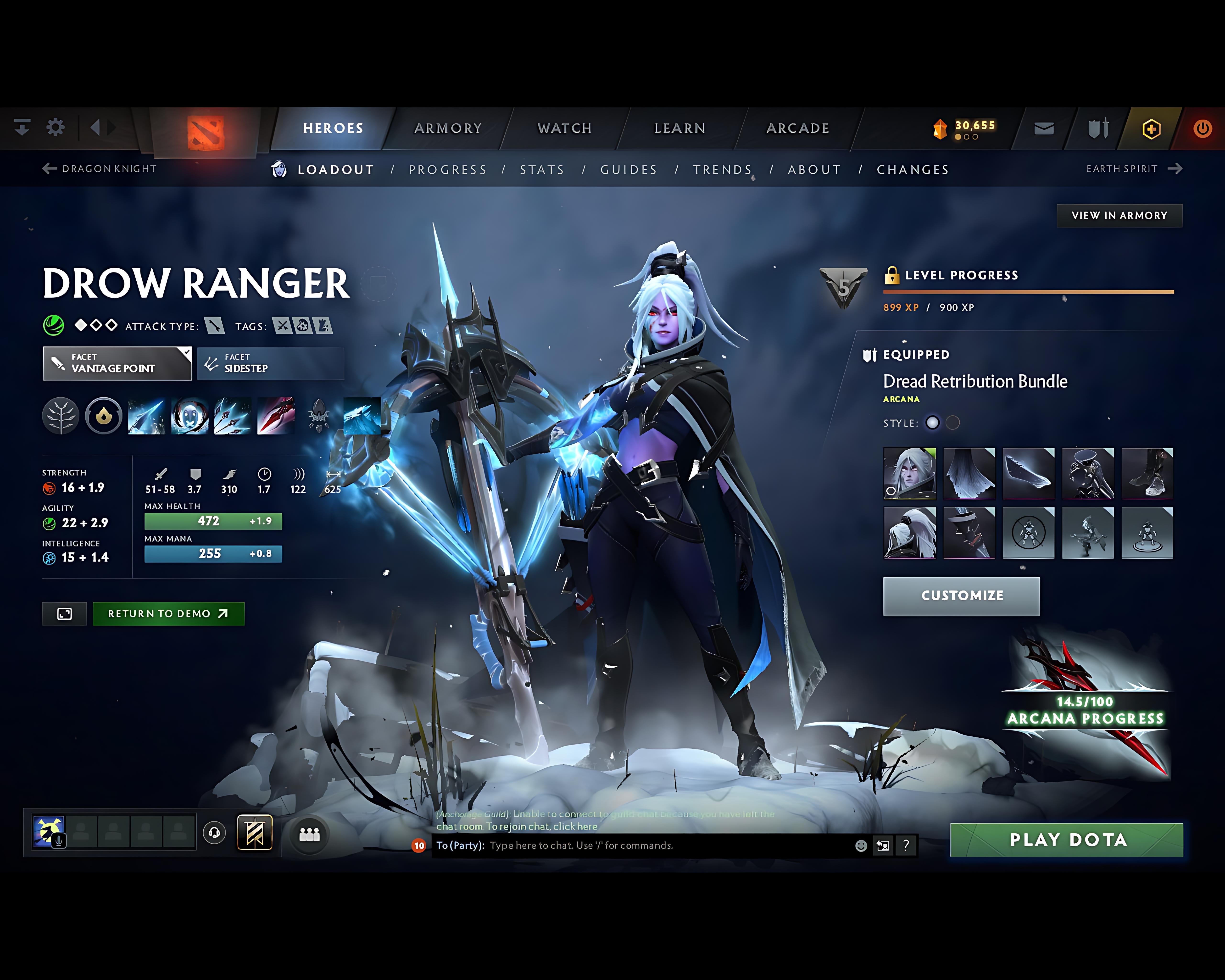Viewport: 1225px width, 980px height.
Task: Open the Watch tab
Action: pos(564,128)
